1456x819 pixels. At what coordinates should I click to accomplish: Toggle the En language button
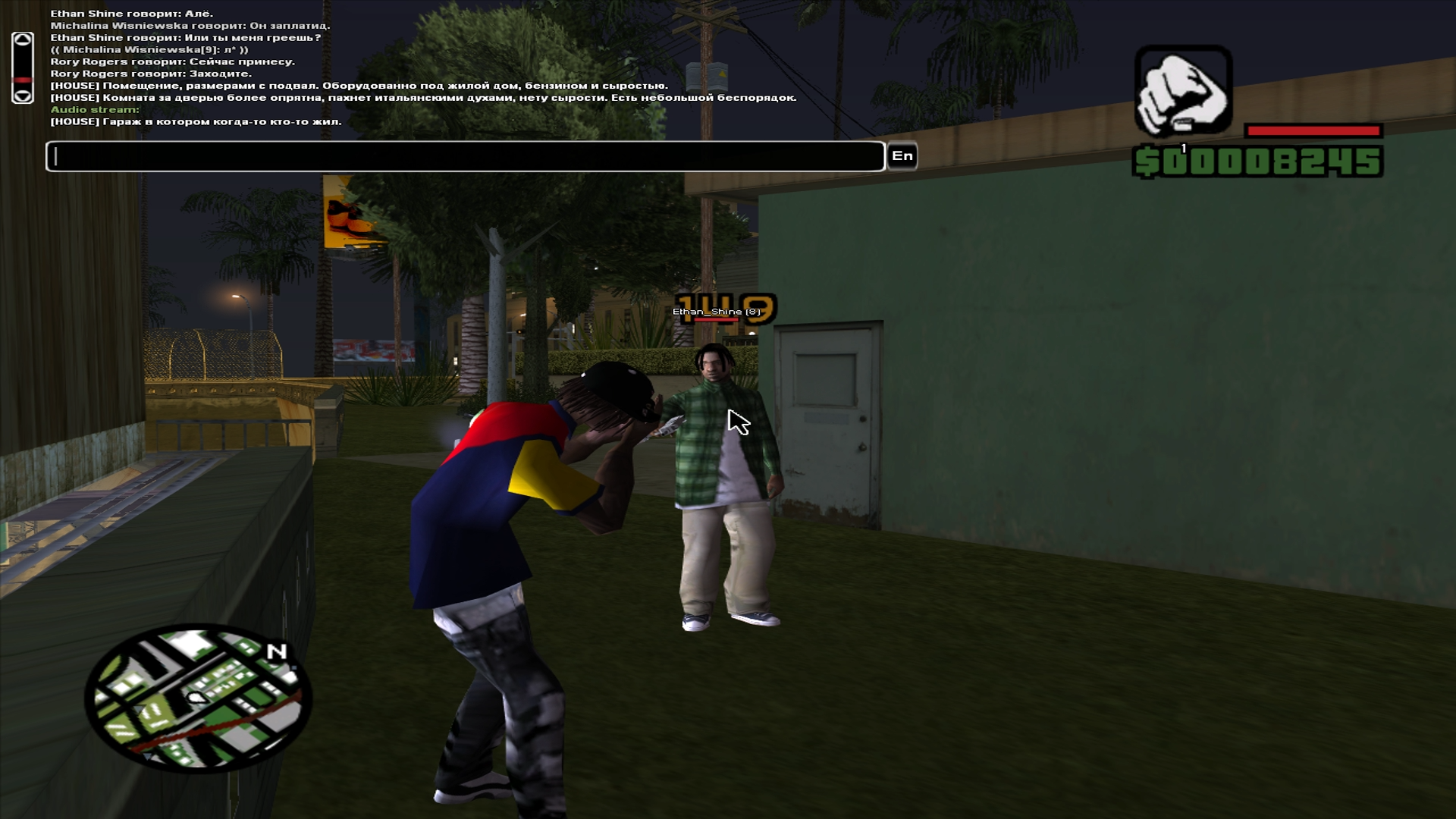902,156
